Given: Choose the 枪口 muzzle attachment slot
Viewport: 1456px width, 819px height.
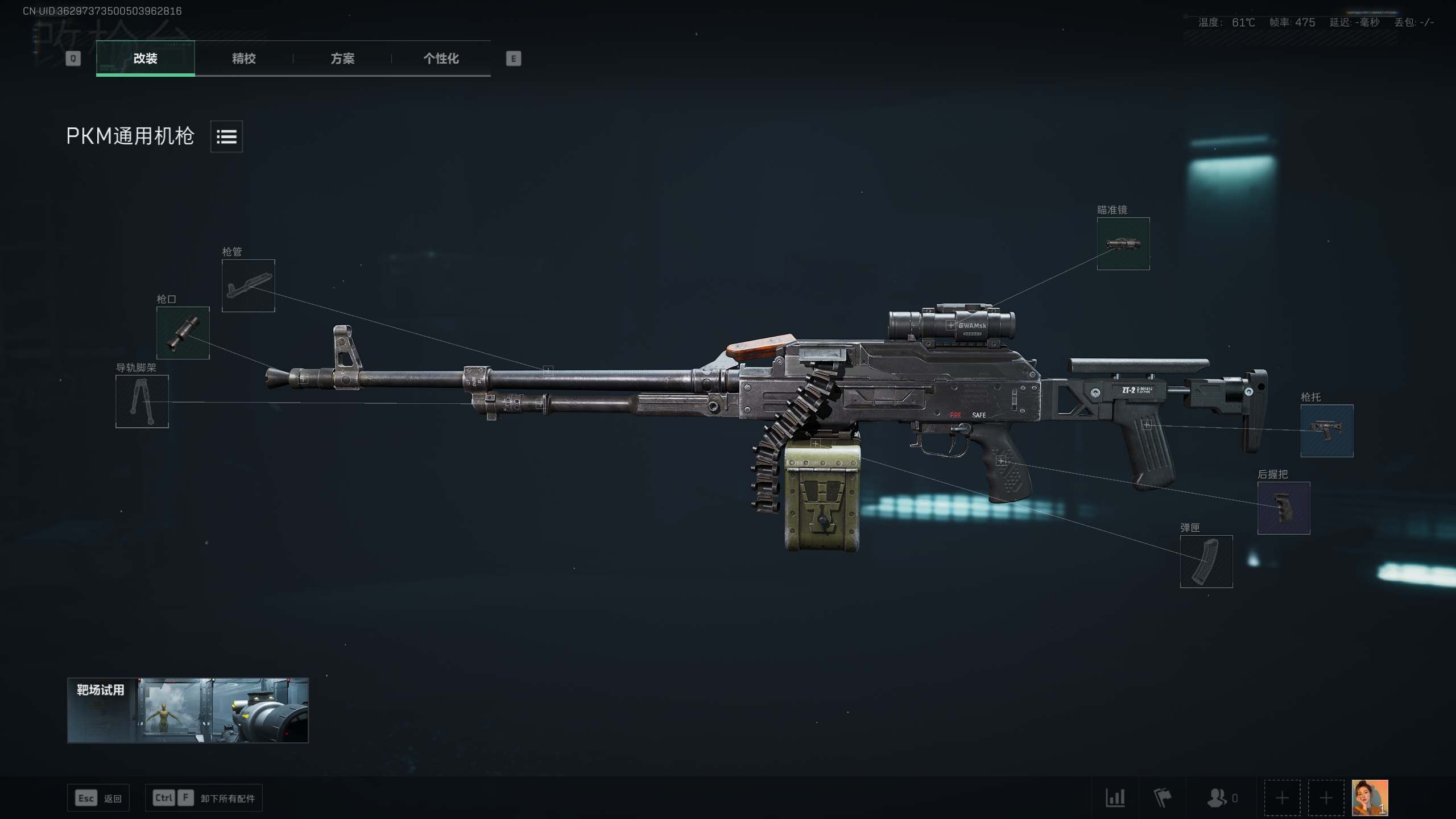Looking at the screenshot, I should click(x=183, y=333).
